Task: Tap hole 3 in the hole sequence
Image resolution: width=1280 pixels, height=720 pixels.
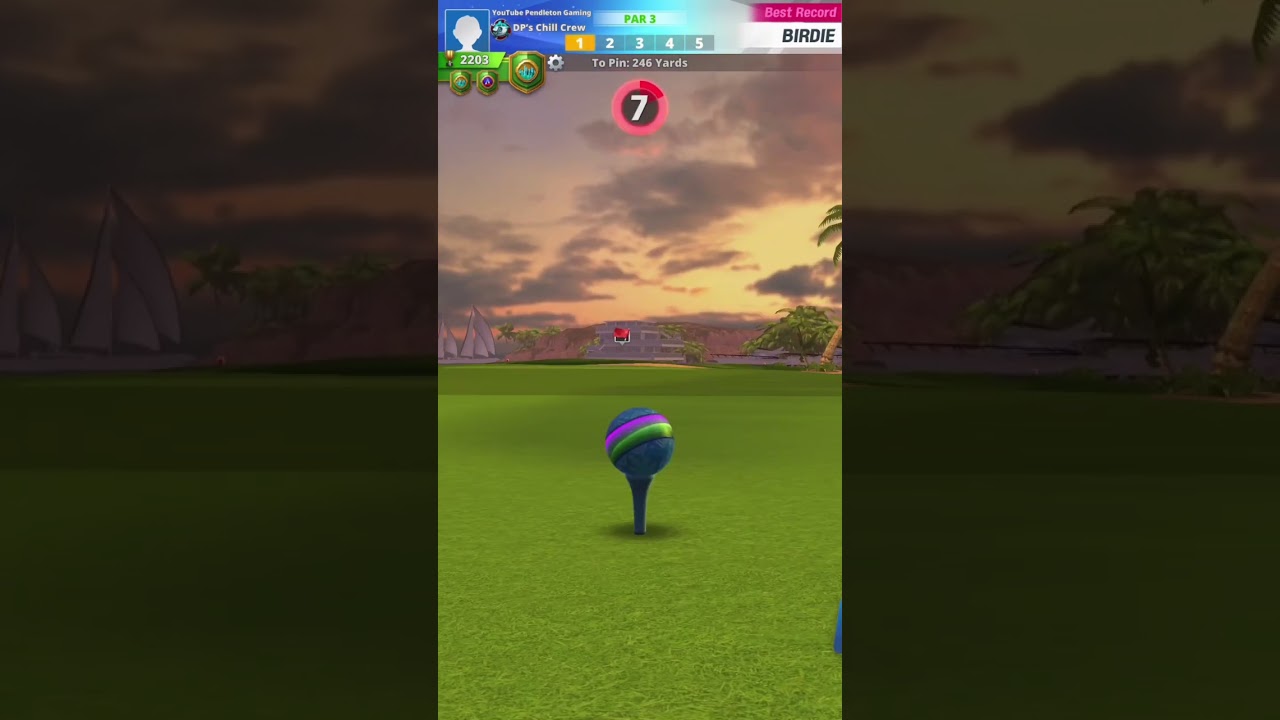Action: point(640,43)
